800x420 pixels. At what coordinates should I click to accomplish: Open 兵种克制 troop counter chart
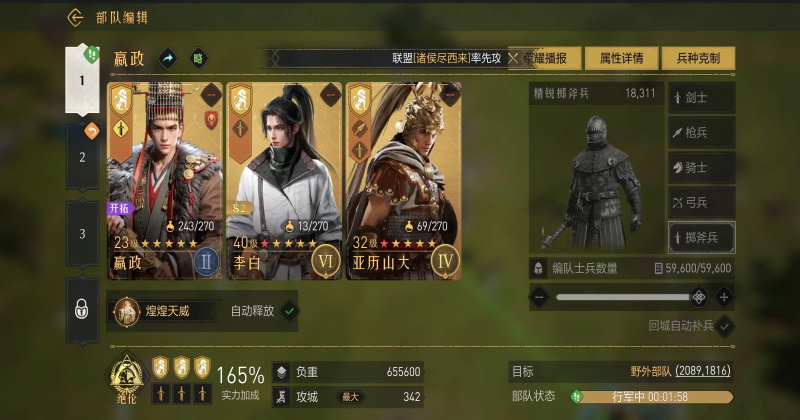point(696,58)
